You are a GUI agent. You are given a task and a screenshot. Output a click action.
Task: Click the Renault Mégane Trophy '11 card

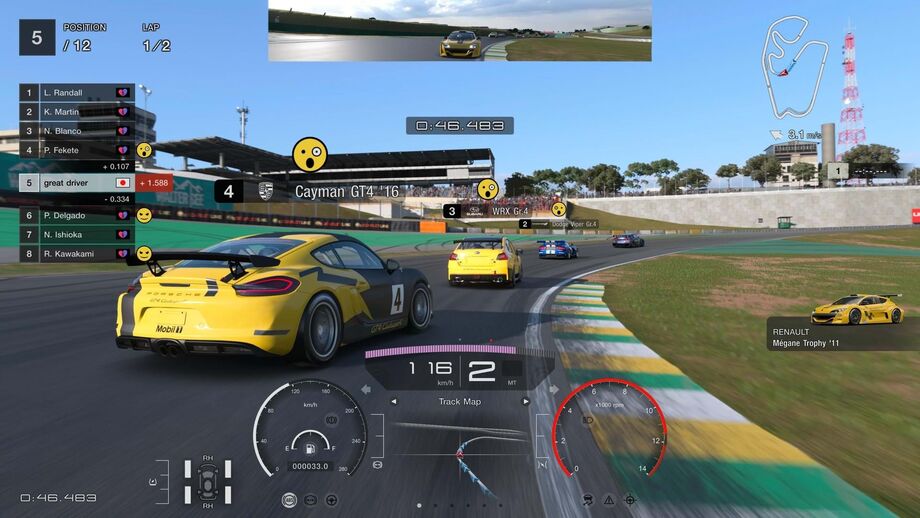[843, 322]
